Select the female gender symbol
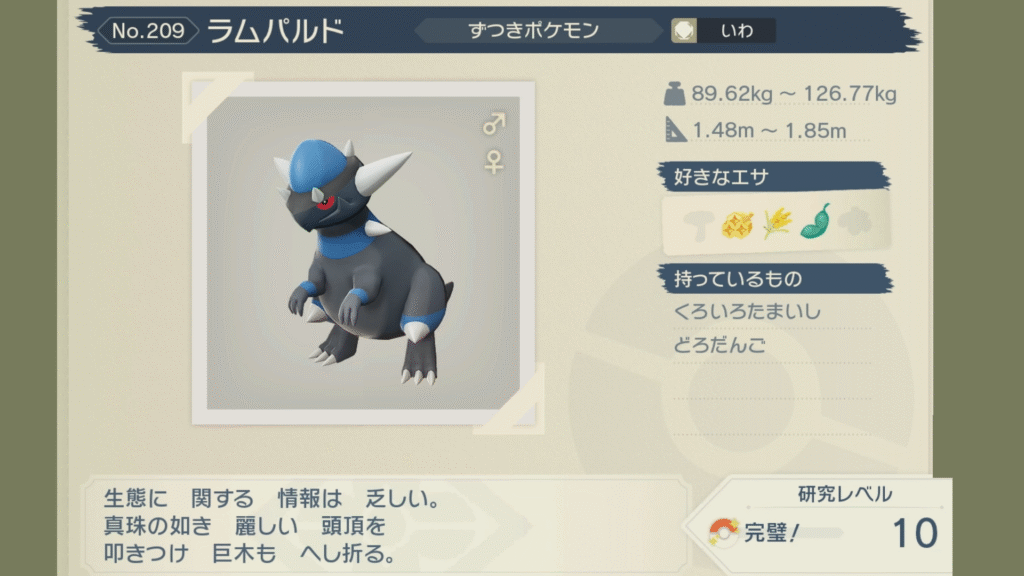Screen dimensions: 1024x576 tap(494, 162)
